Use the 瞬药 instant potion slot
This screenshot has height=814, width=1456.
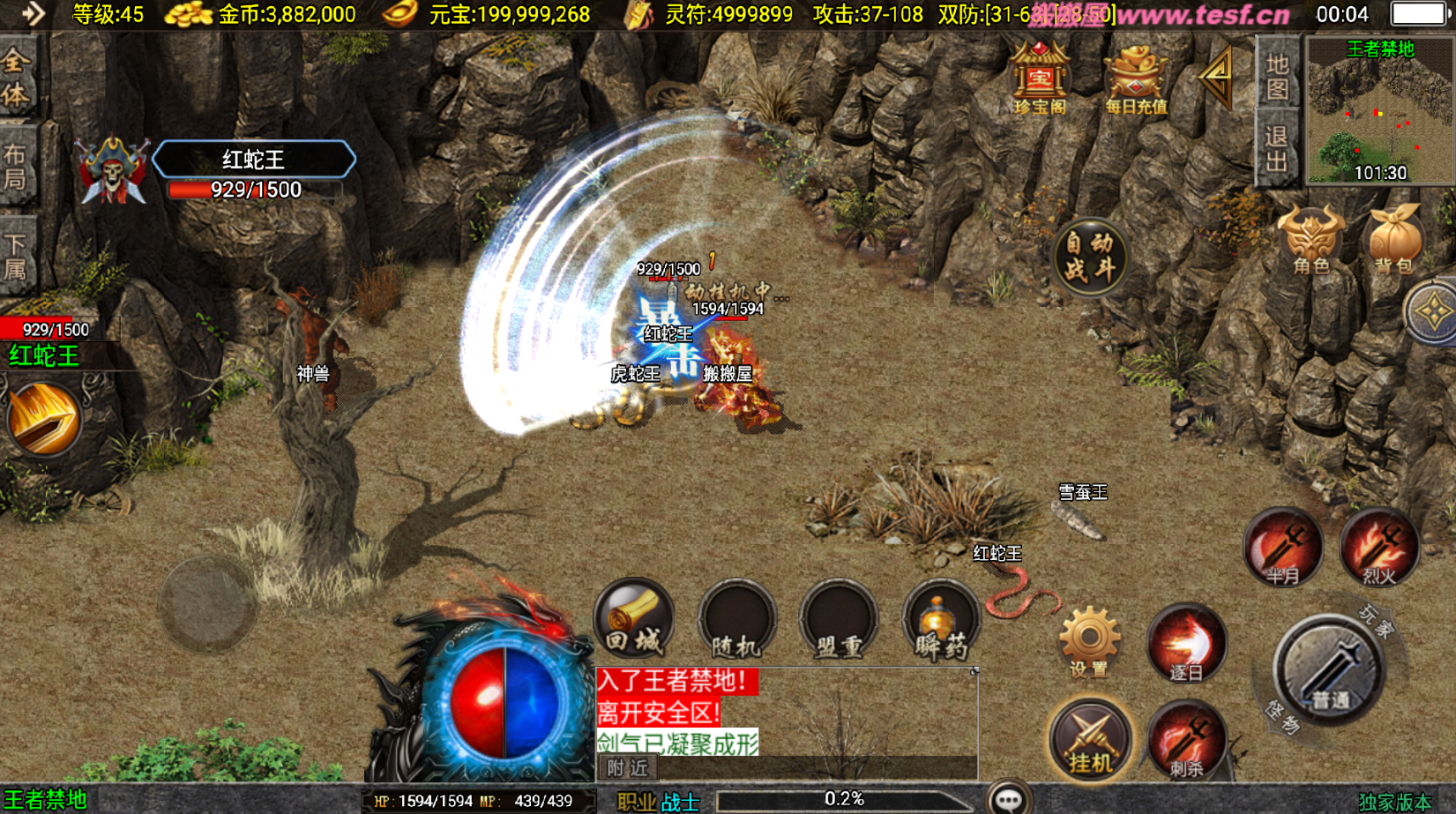click(x=940, y=622)
